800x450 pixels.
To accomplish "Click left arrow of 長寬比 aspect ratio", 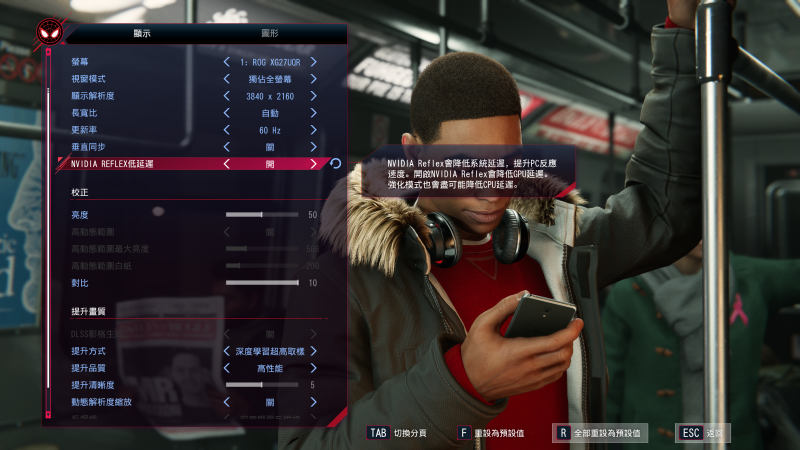I will tap(226, 113).
